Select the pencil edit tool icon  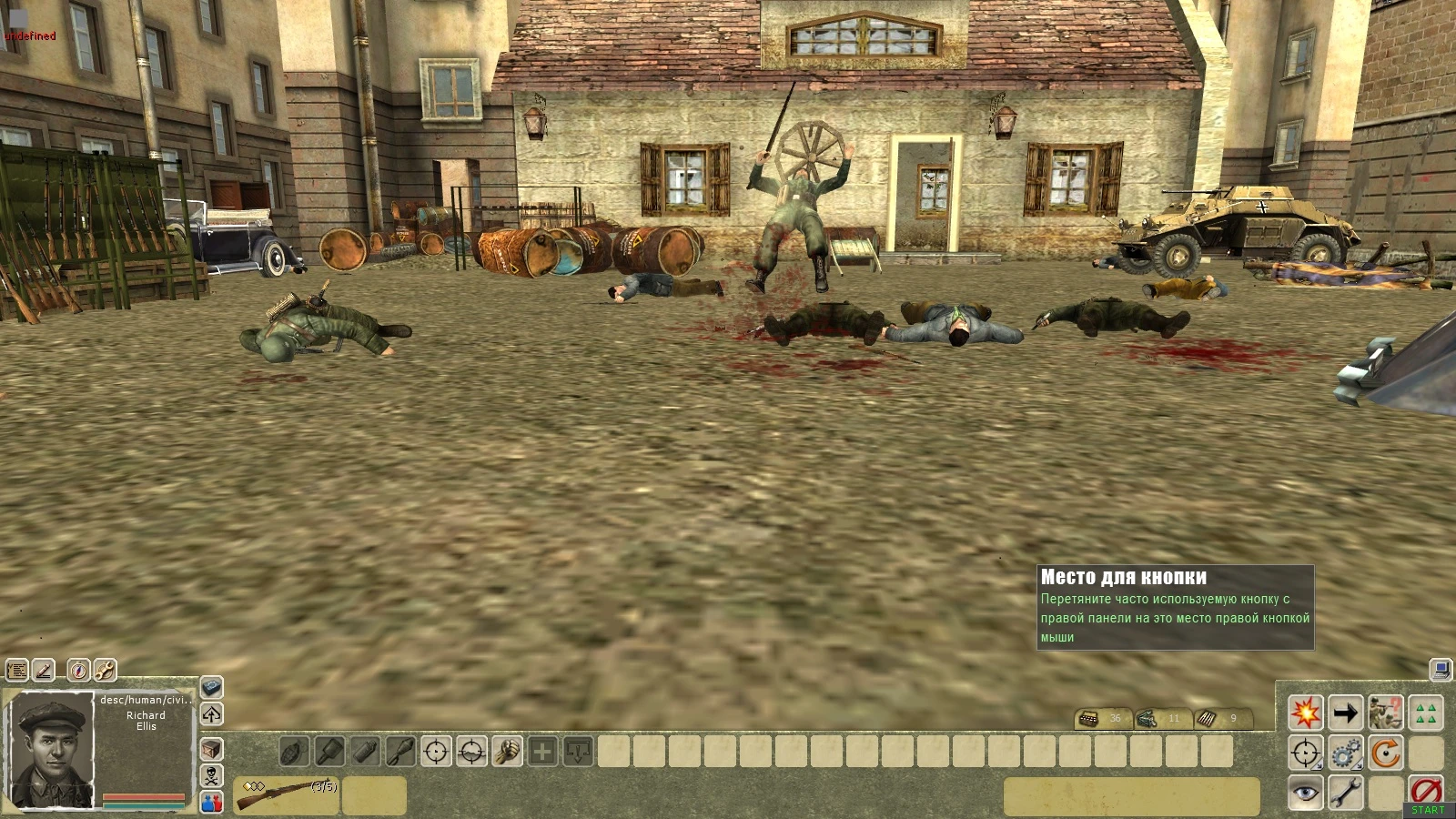coord(45,672)
